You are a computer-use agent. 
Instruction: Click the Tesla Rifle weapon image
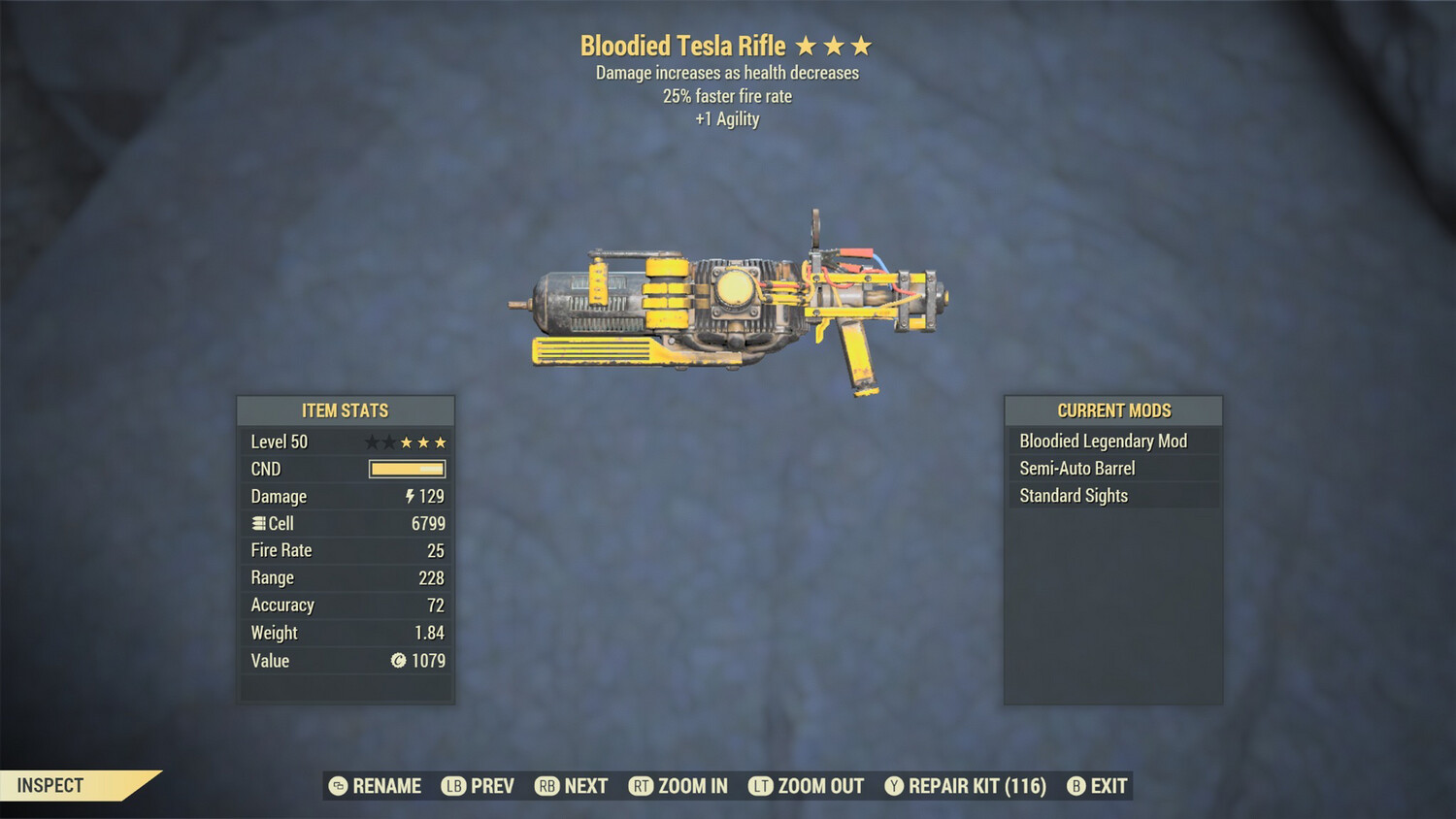[x=728, y=301]
